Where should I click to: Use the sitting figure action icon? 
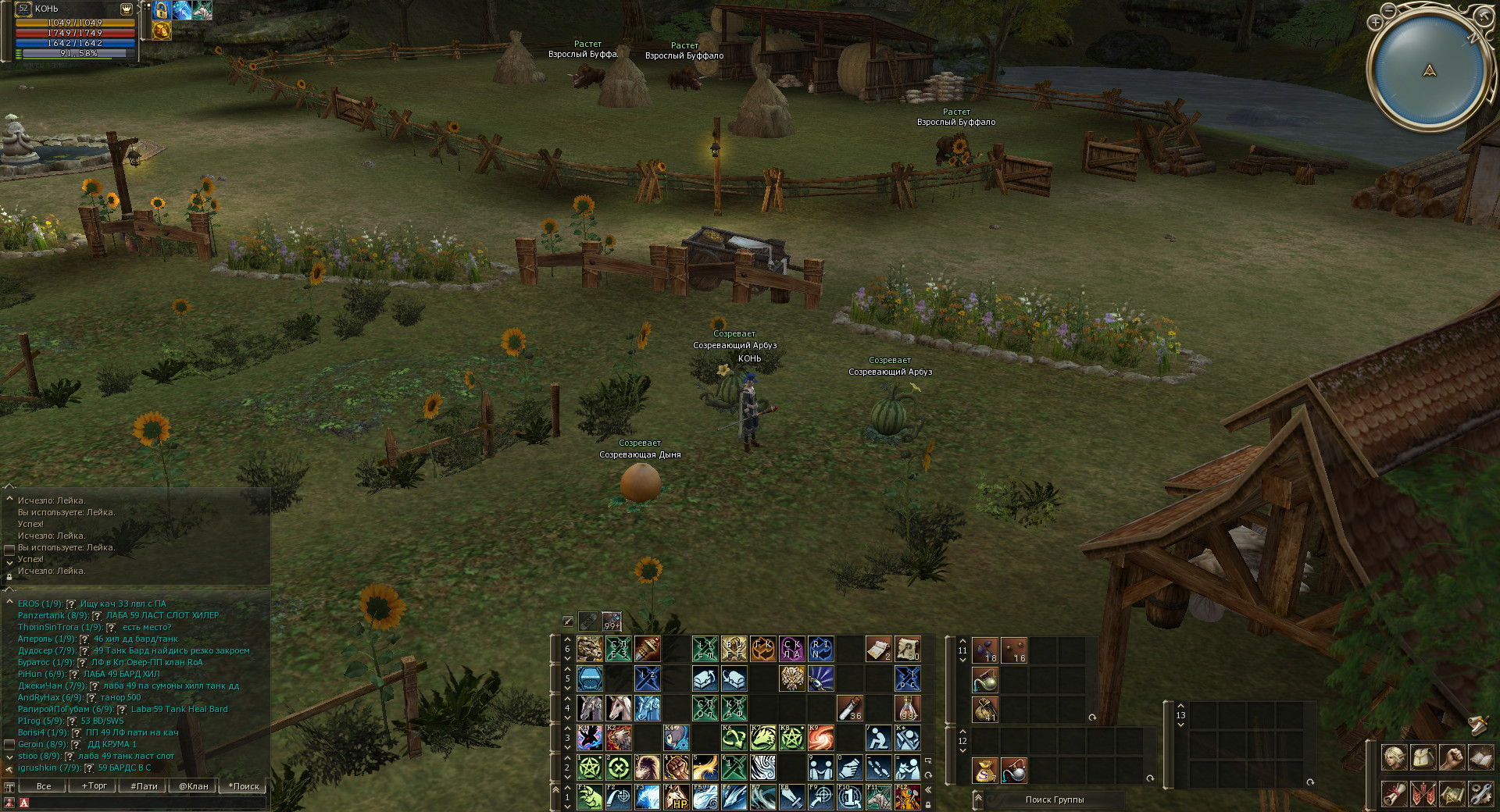879,738
